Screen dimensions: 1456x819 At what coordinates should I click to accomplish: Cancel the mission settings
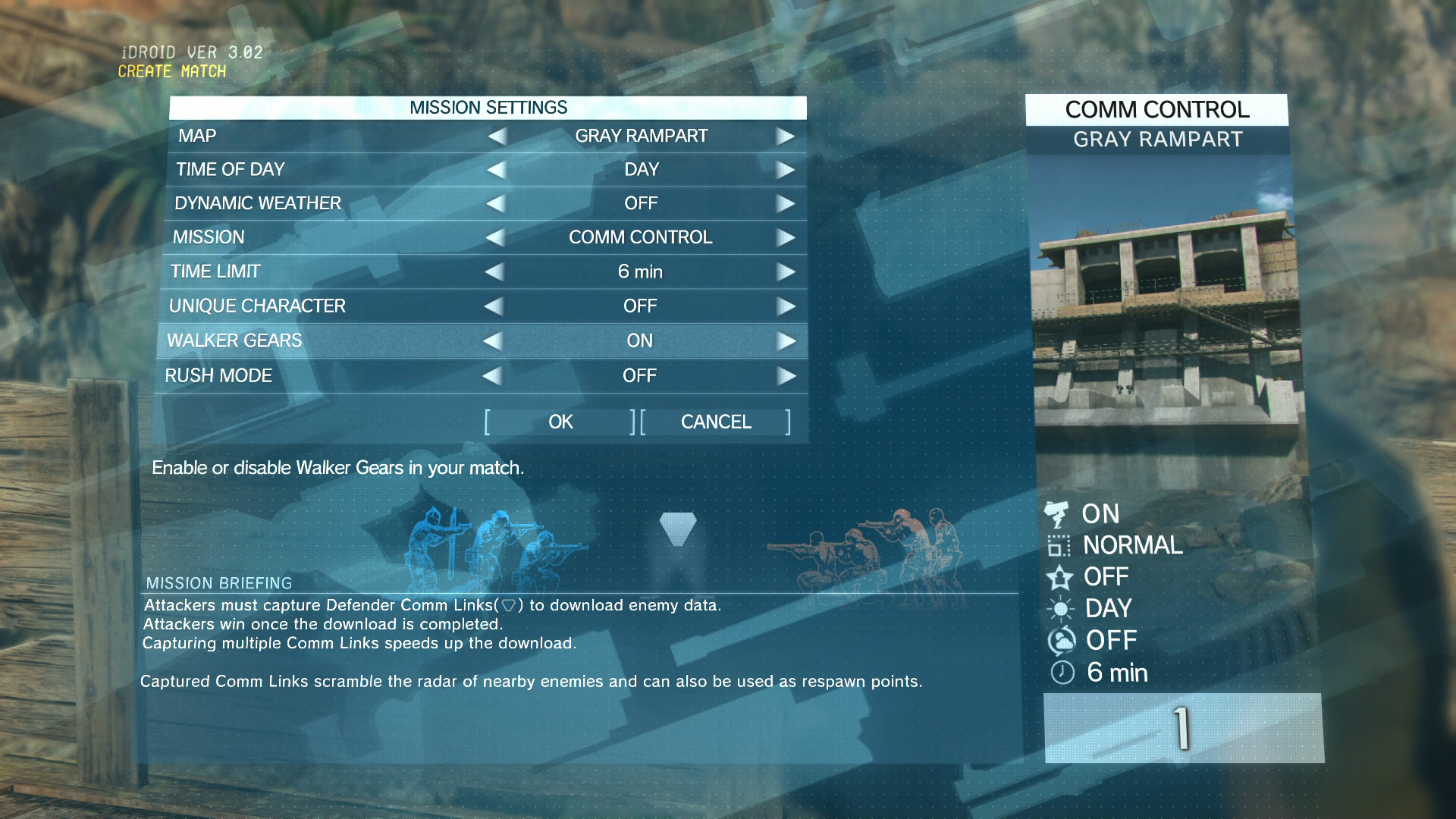tap(716, 422)
